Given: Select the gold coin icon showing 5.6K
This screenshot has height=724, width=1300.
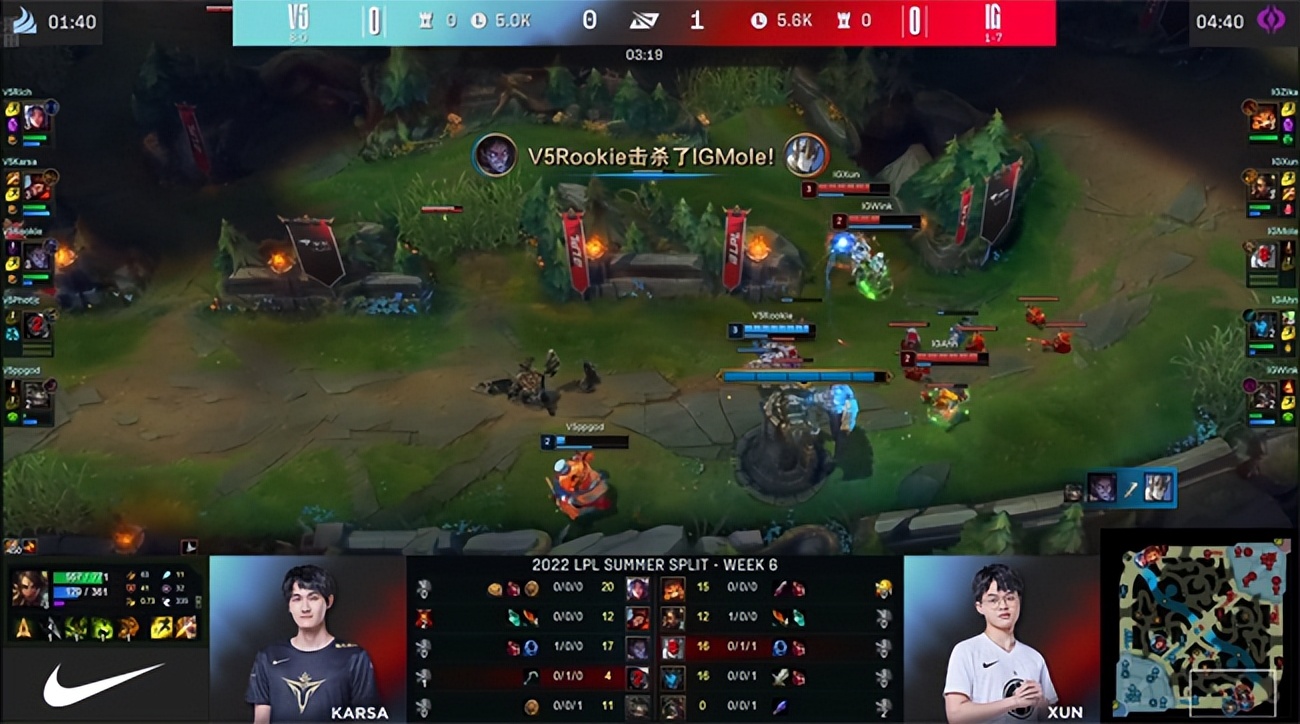Looking at the screenshot, I should pos(761,20).
